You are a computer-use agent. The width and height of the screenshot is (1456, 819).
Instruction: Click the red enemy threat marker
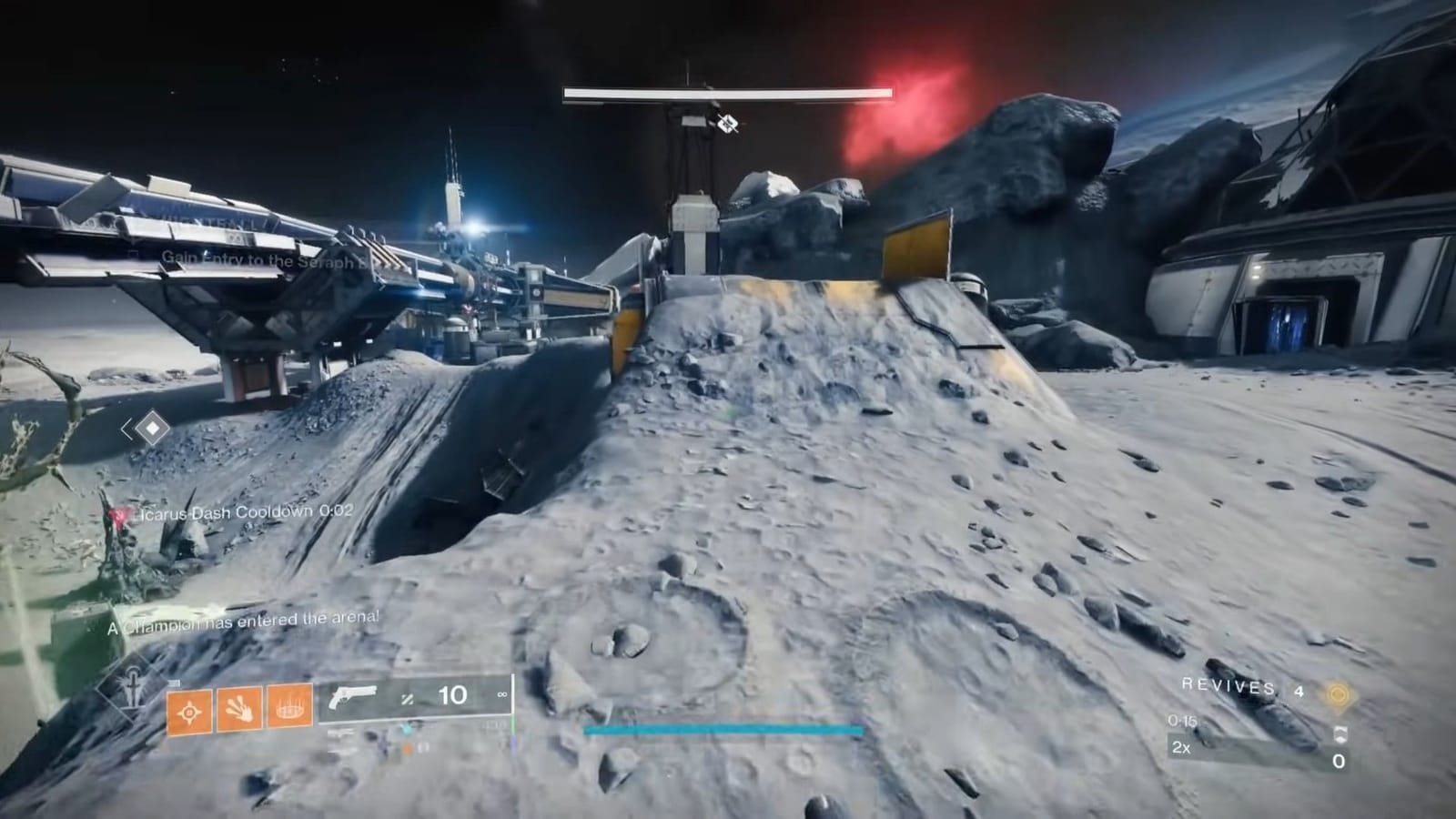point(118,515)
